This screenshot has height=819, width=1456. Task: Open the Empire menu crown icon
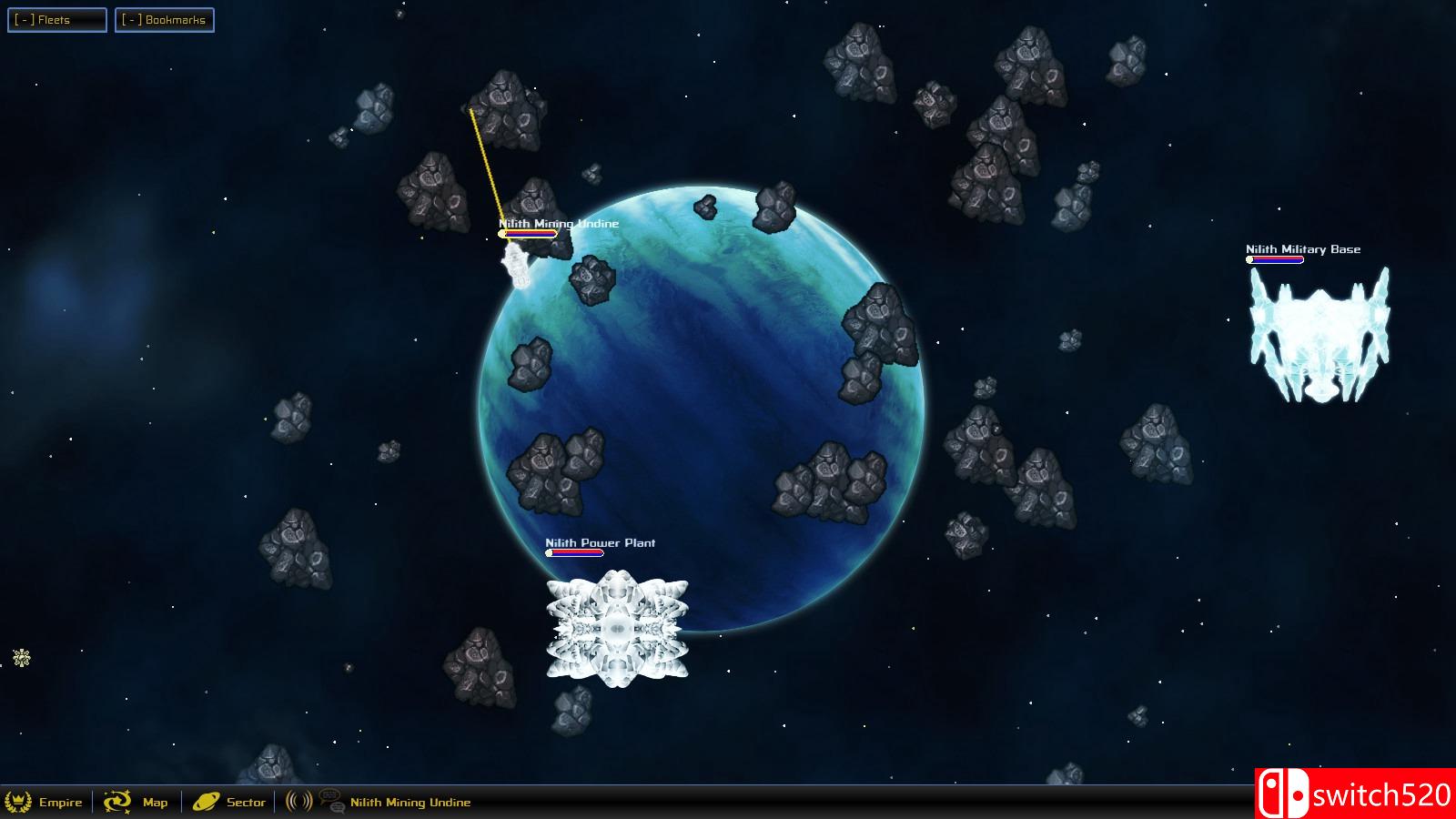click(x=20, y=801)
